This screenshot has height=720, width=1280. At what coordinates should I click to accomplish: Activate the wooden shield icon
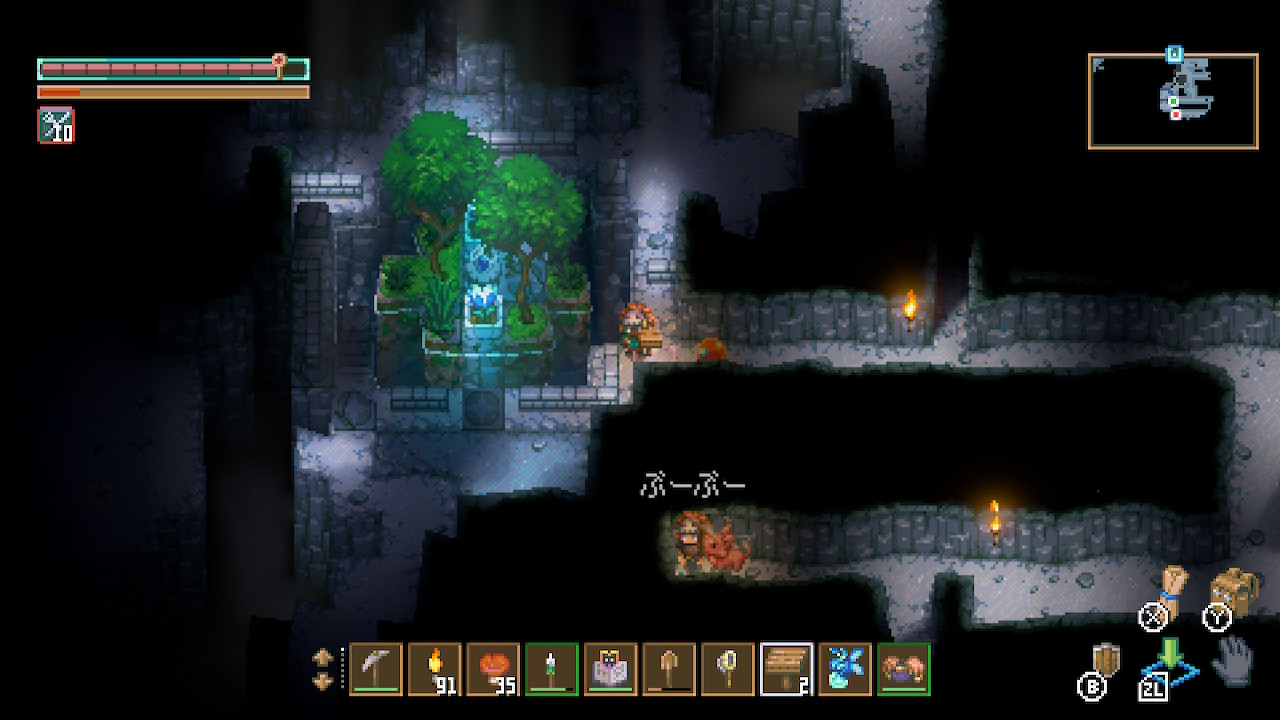pyautogui.click(x=1108, y=660)
